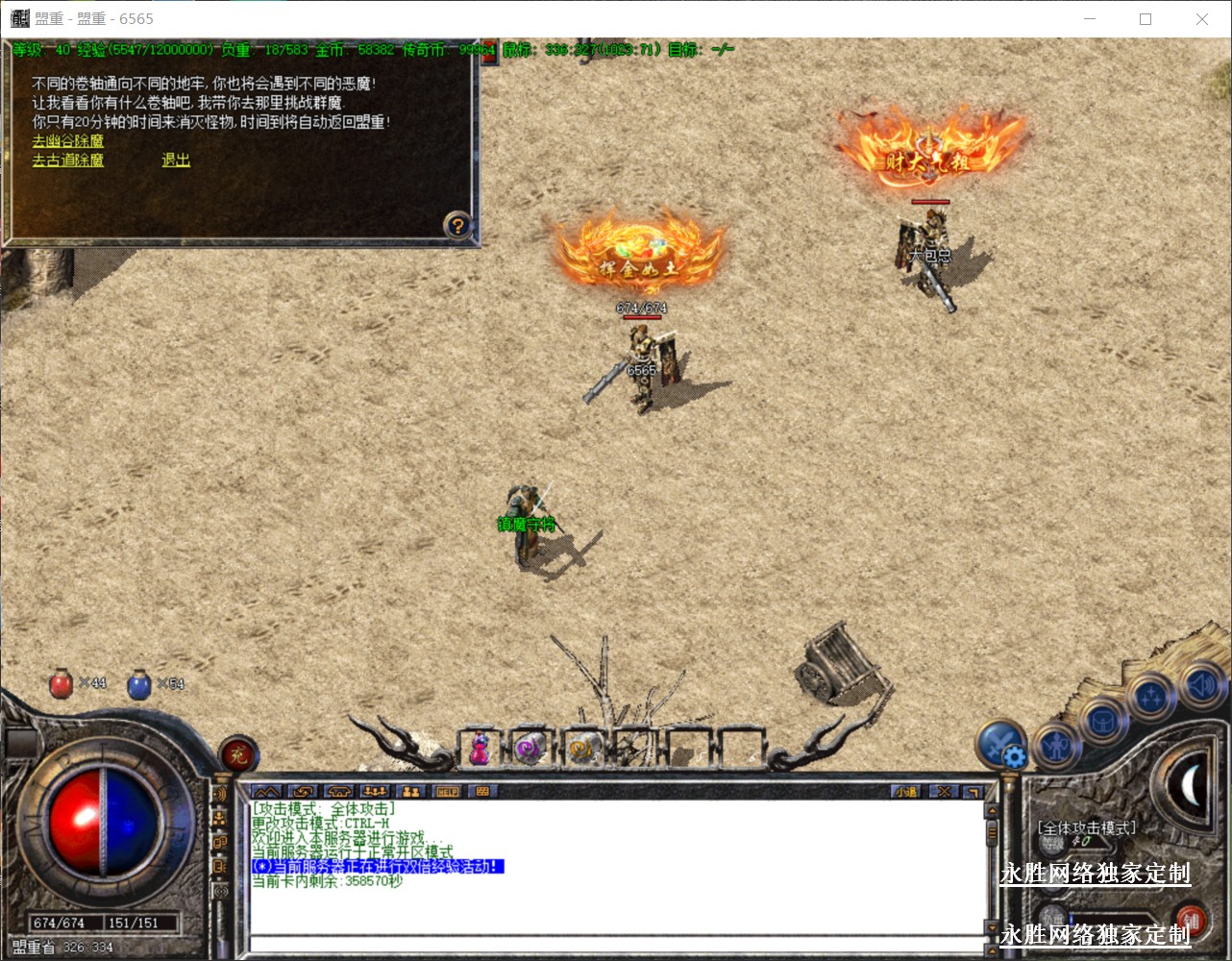Screen dimensions: 1232x961
Task: Click the chat input field
Action: tap(615, 946)
